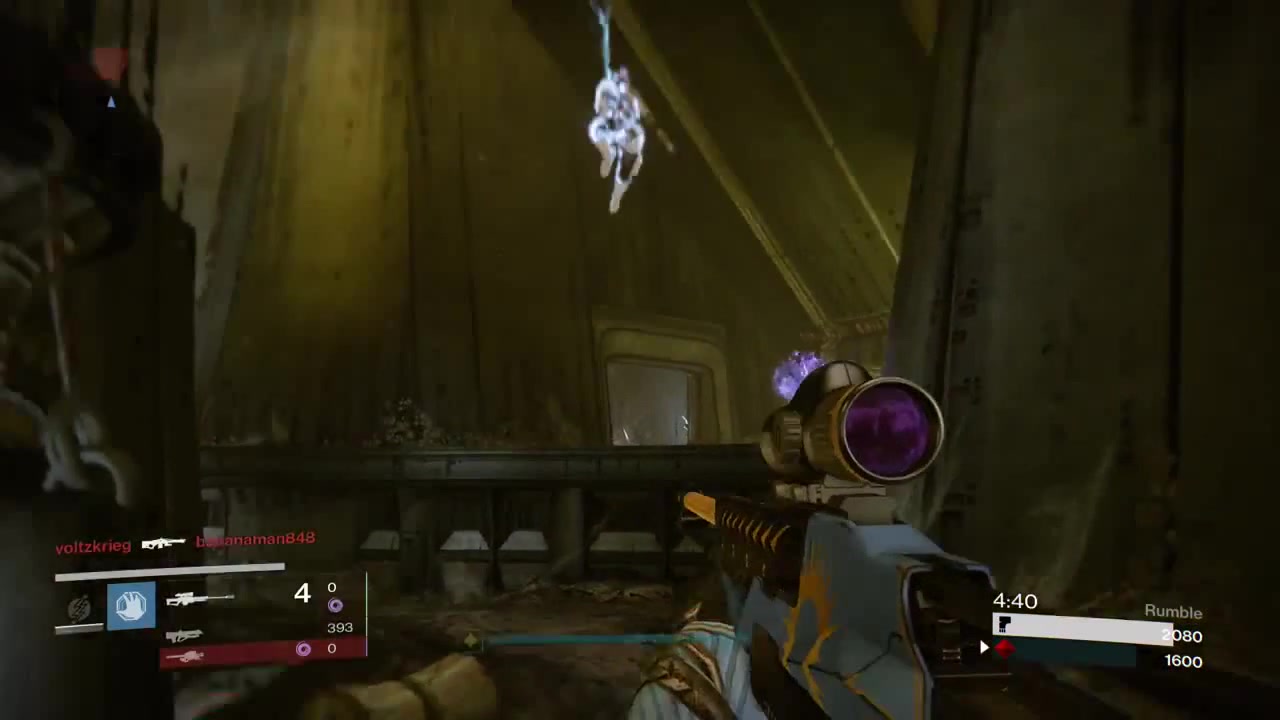The width and height of the screenshot is (1280, 720).
Task: Activate the lightning grenade ability icon
Action: 79,607
